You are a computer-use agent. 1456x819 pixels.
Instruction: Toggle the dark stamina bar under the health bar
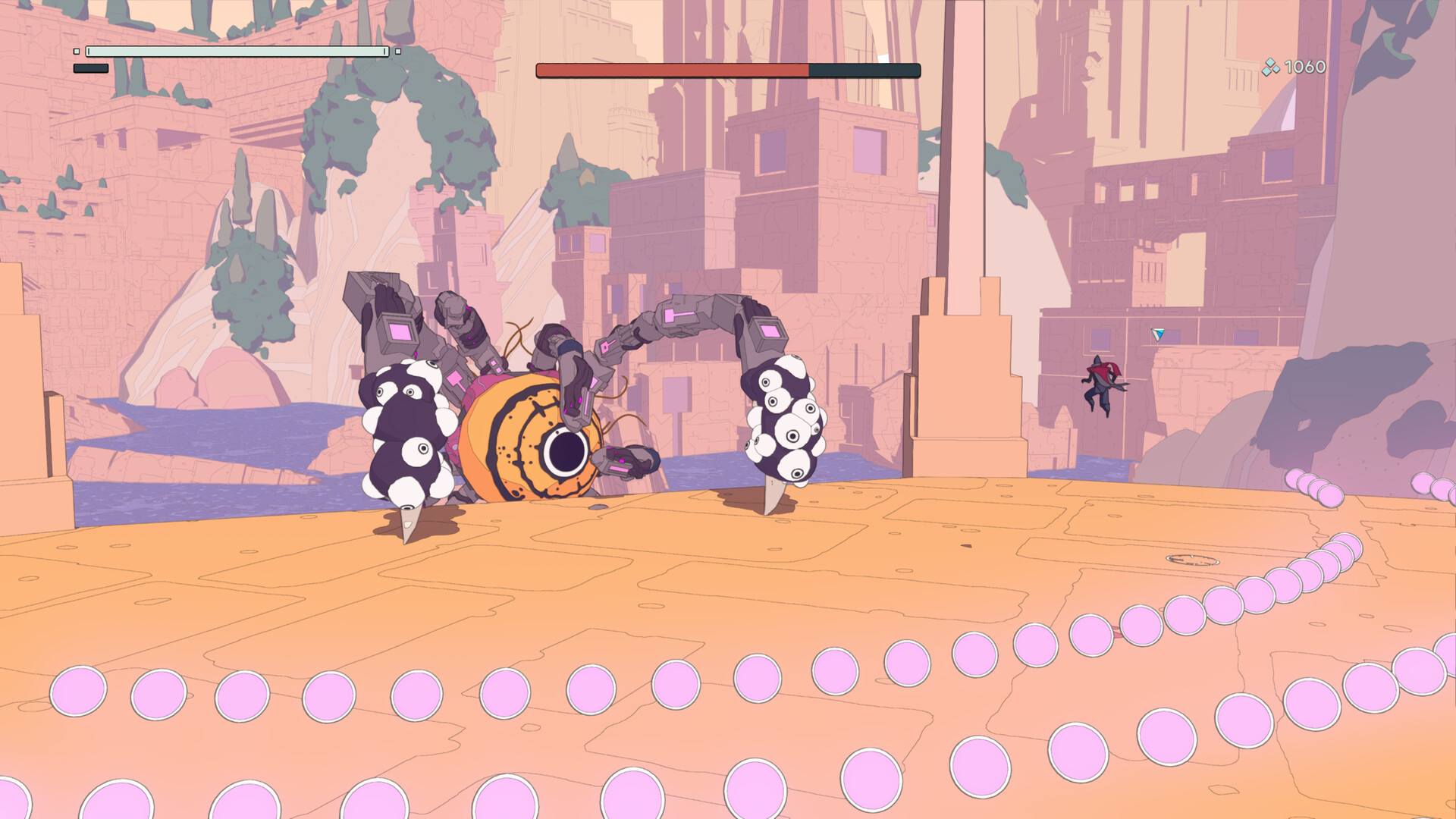click(x=89, y=67)
